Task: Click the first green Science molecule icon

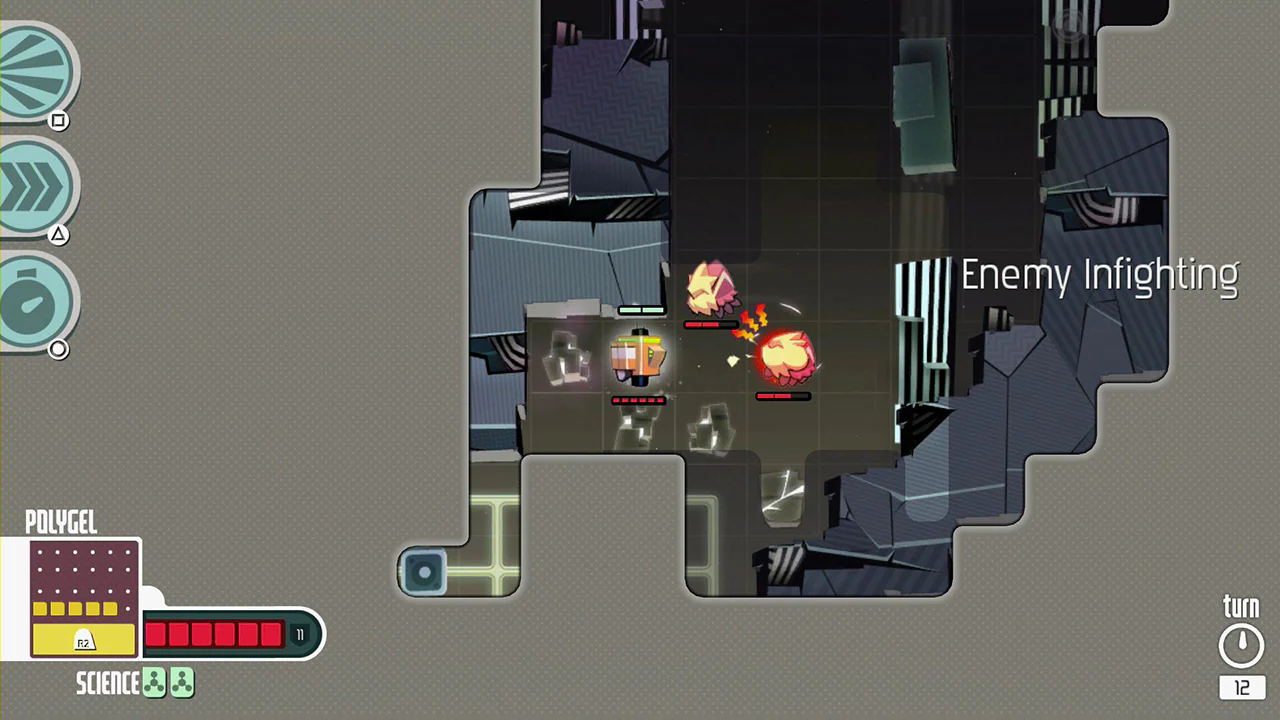Action: [x=153, y=682]
